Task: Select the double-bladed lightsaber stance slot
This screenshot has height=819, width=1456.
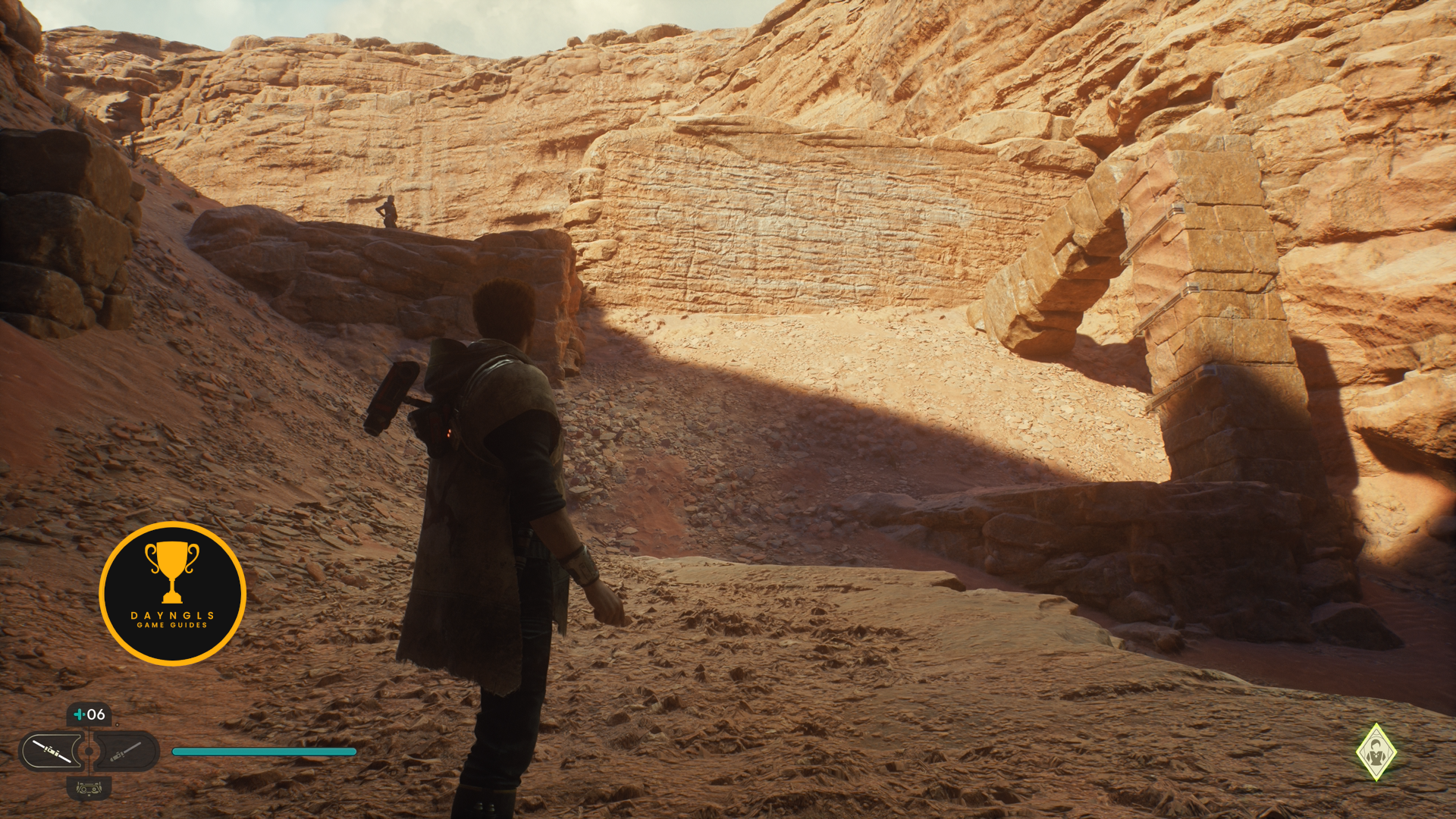Action: point(53,752)
